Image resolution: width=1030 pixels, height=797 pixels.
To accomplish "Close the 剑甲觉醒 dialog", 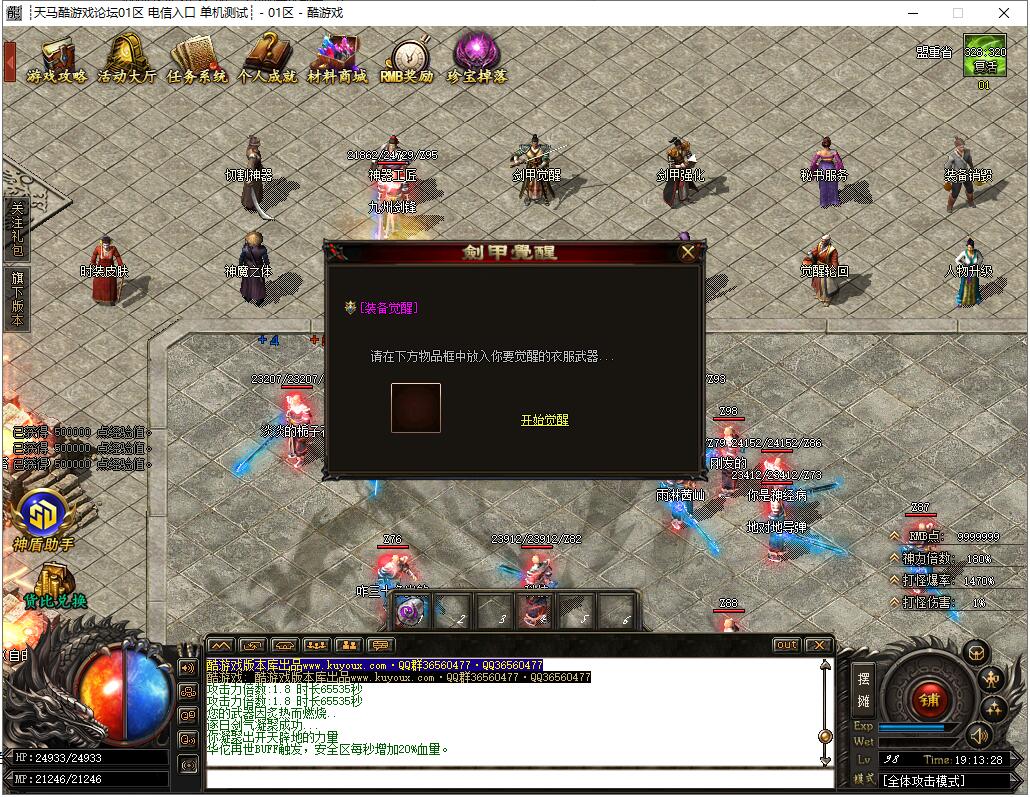I will (687, 252).
